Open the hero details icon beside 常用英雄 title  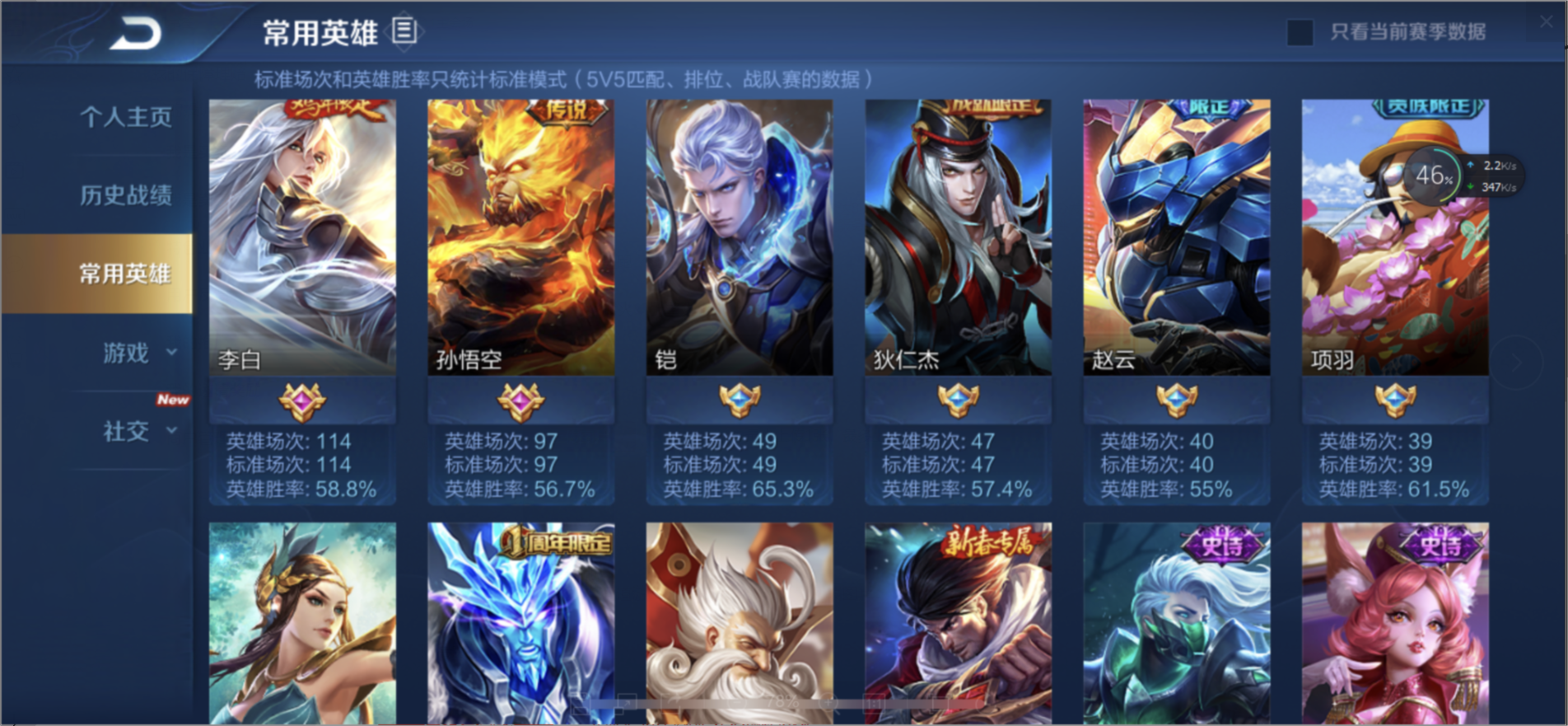point(403,30)
